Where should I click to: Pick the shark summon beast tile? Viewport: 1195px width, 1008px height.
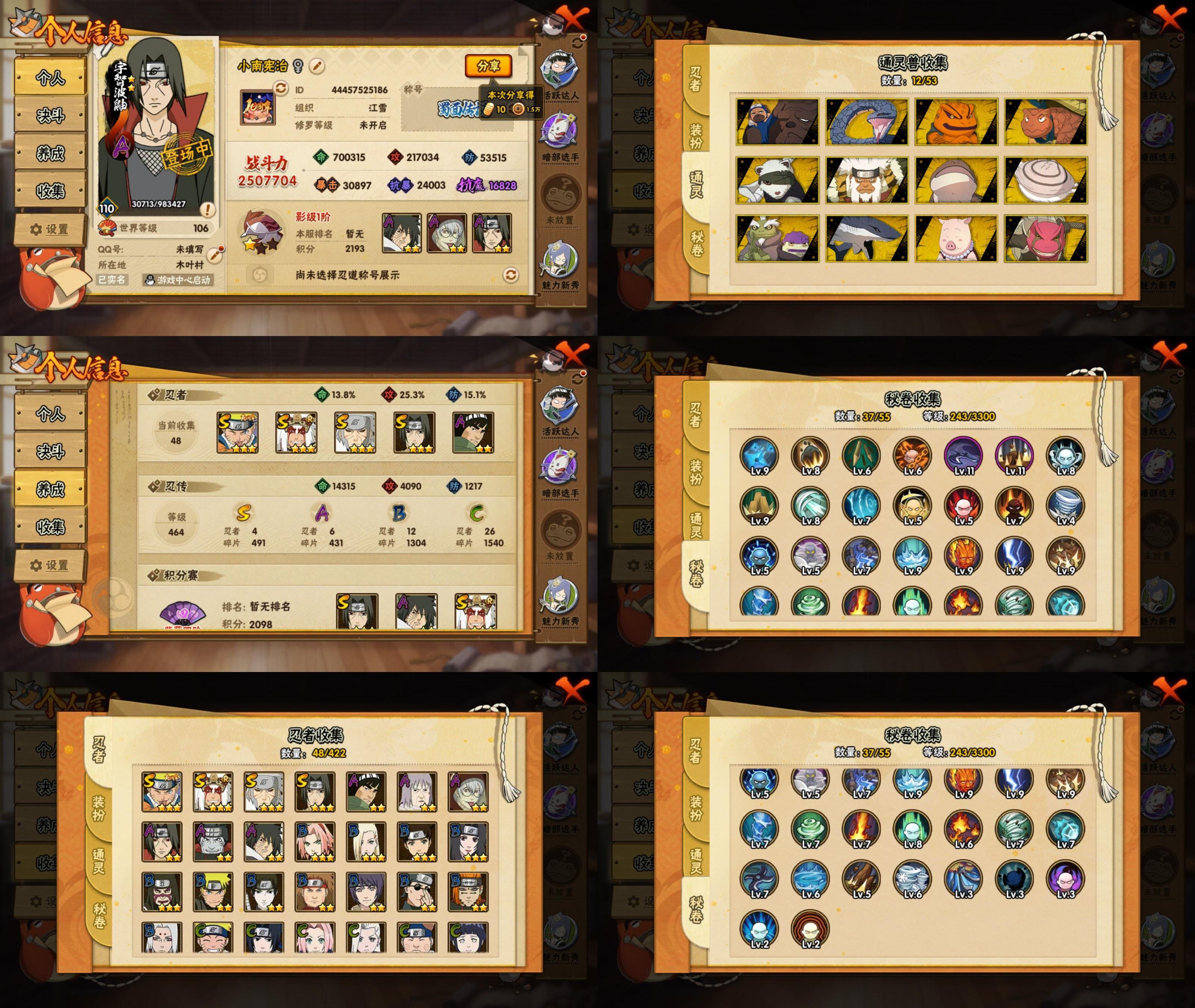(866, 239)
